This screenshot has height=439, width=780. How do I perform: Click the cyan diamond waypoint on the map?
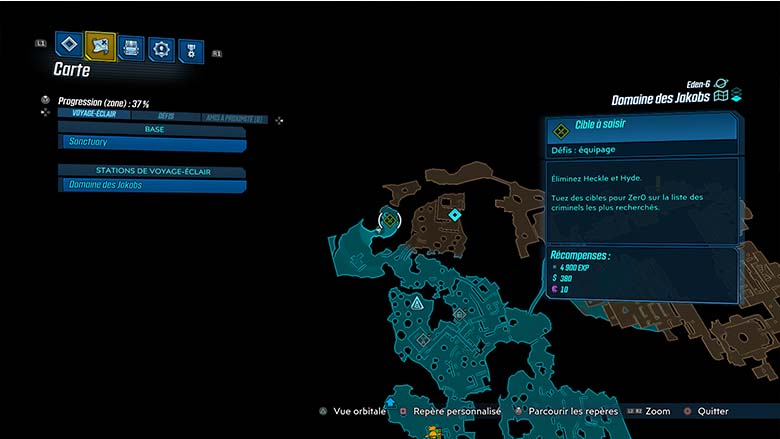click(455, 214)
